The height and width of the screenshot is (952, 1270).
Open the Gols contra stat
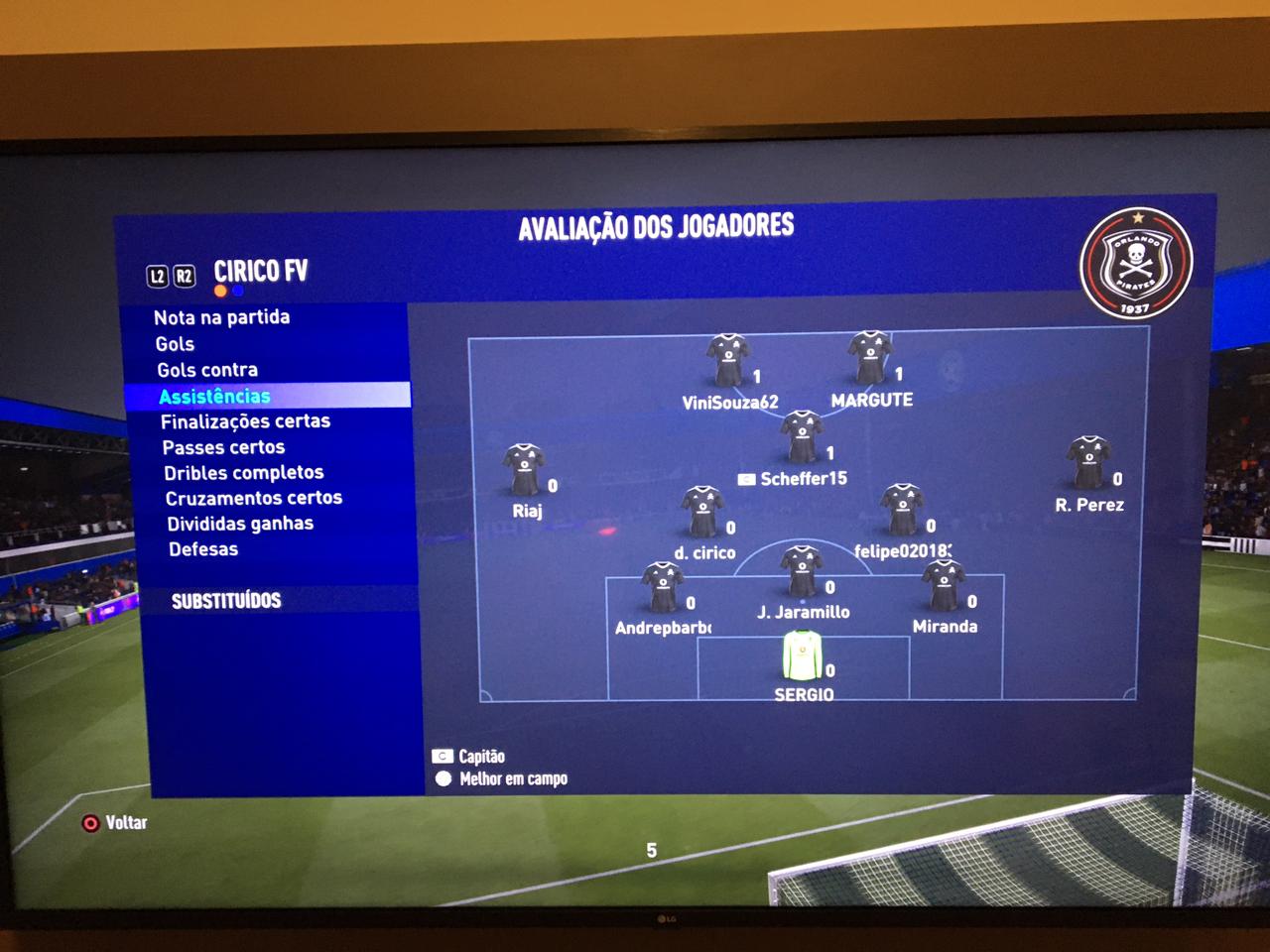click(x=207, y=370)
